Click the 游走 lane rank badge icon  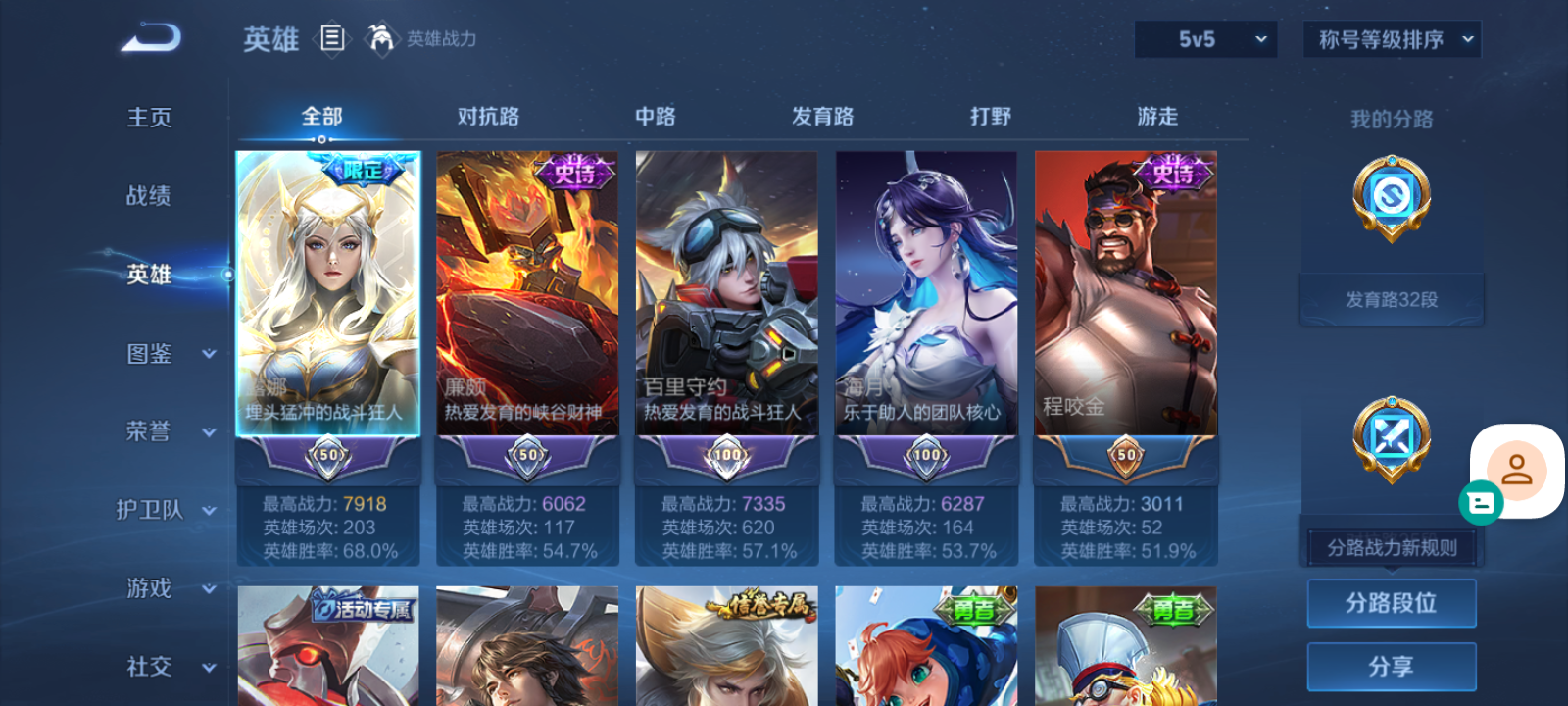tap(1392, 438)
